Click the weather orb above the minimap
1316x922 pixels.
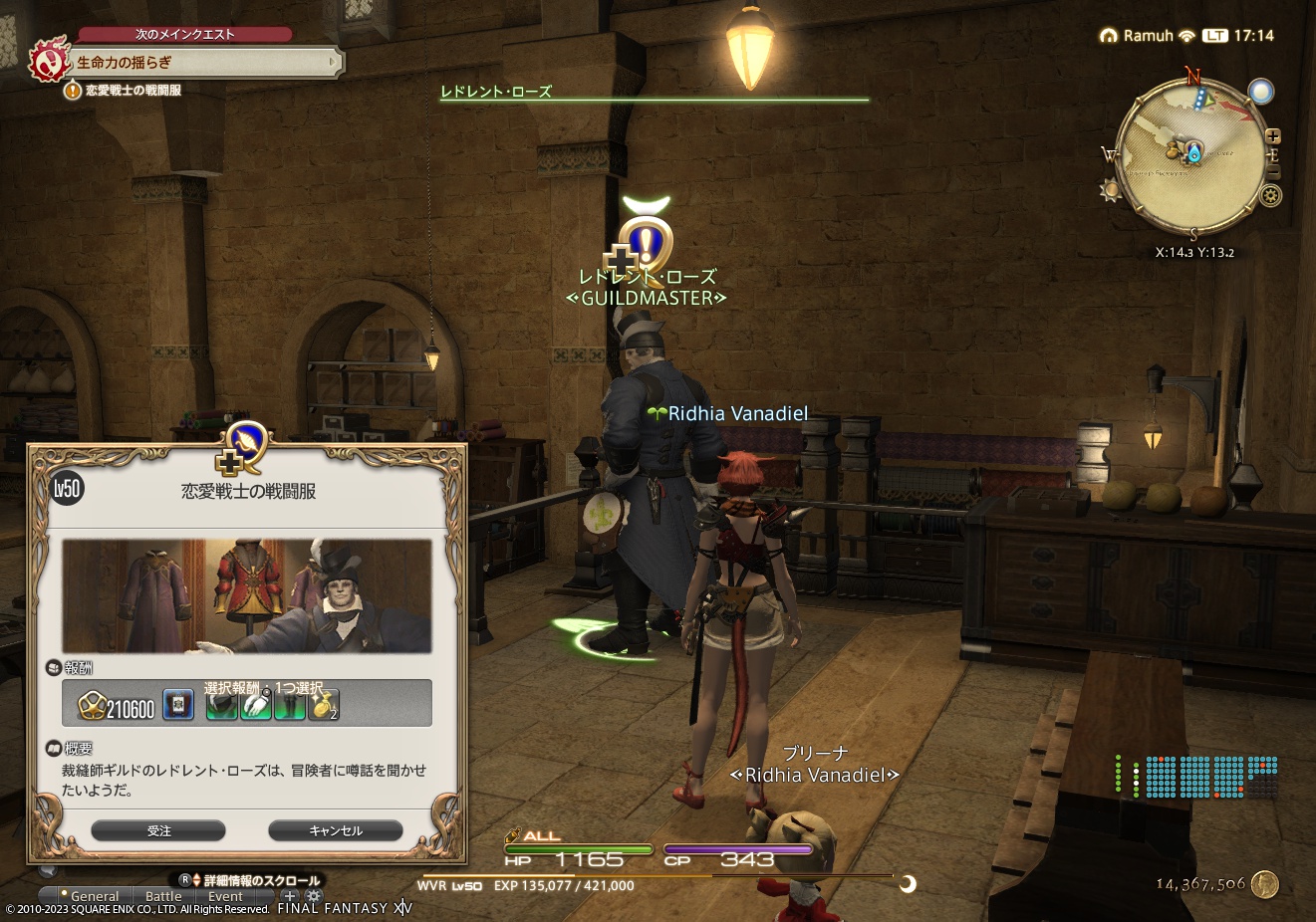point(1260,92)
